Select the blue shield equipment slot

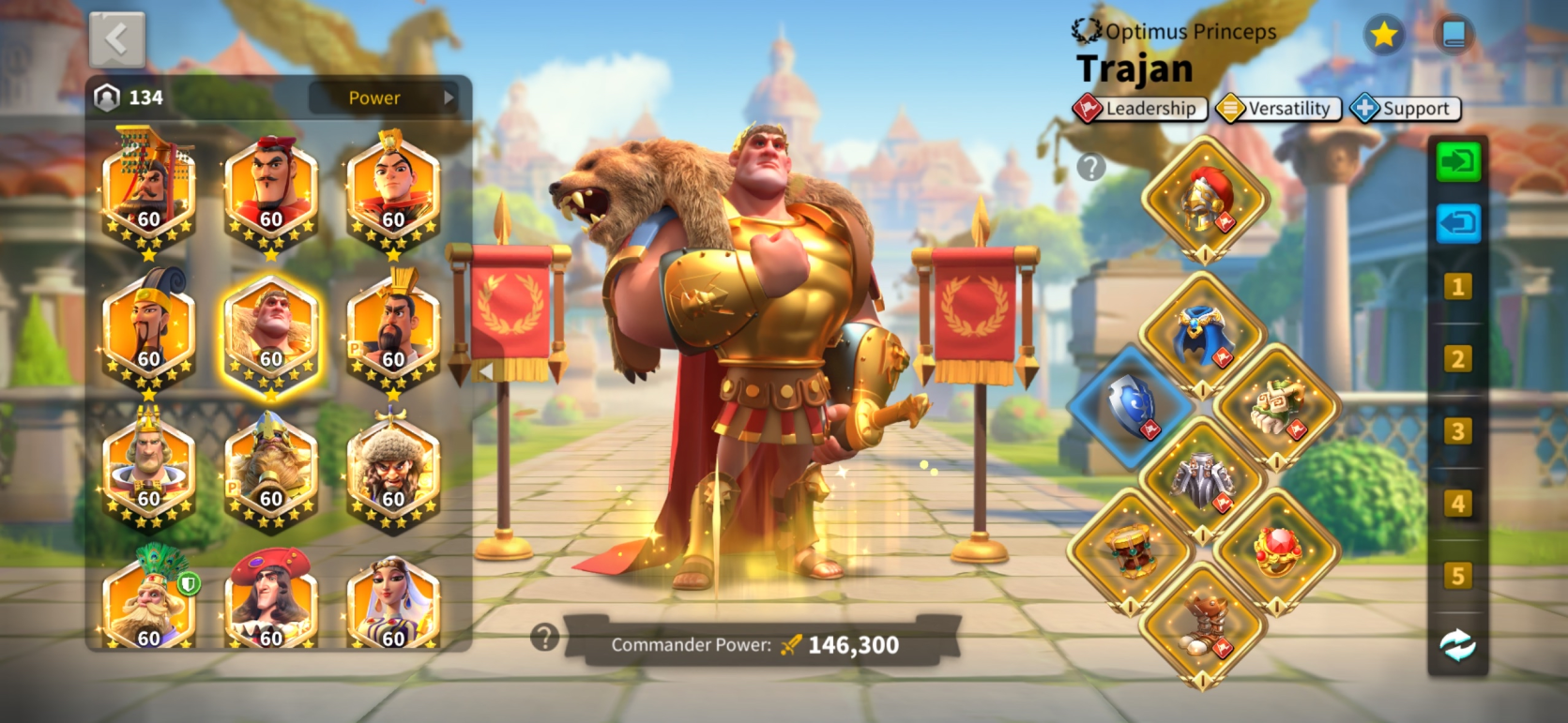(x=1132, y=406)
